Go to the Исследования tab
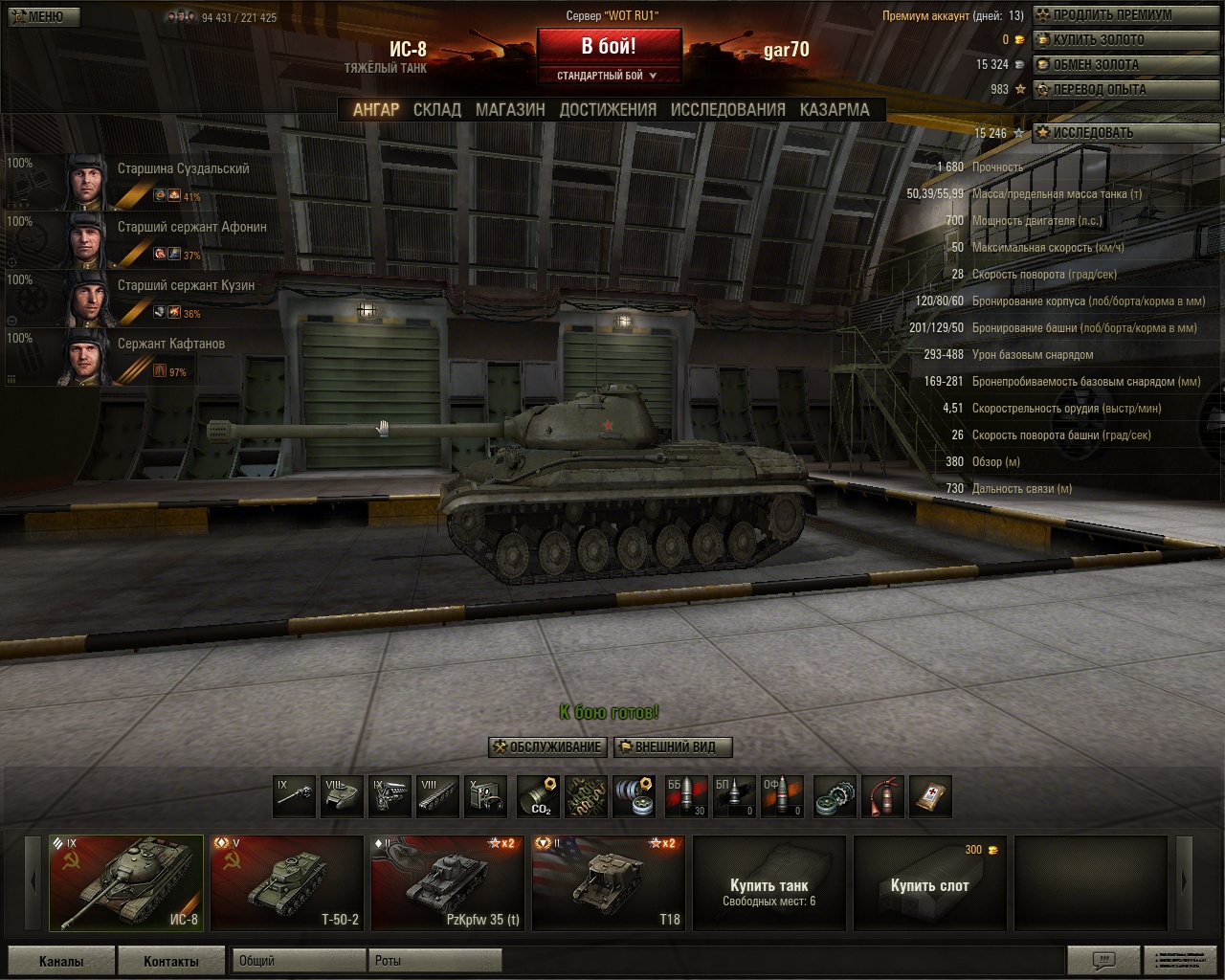 click(x=727, y=110)
